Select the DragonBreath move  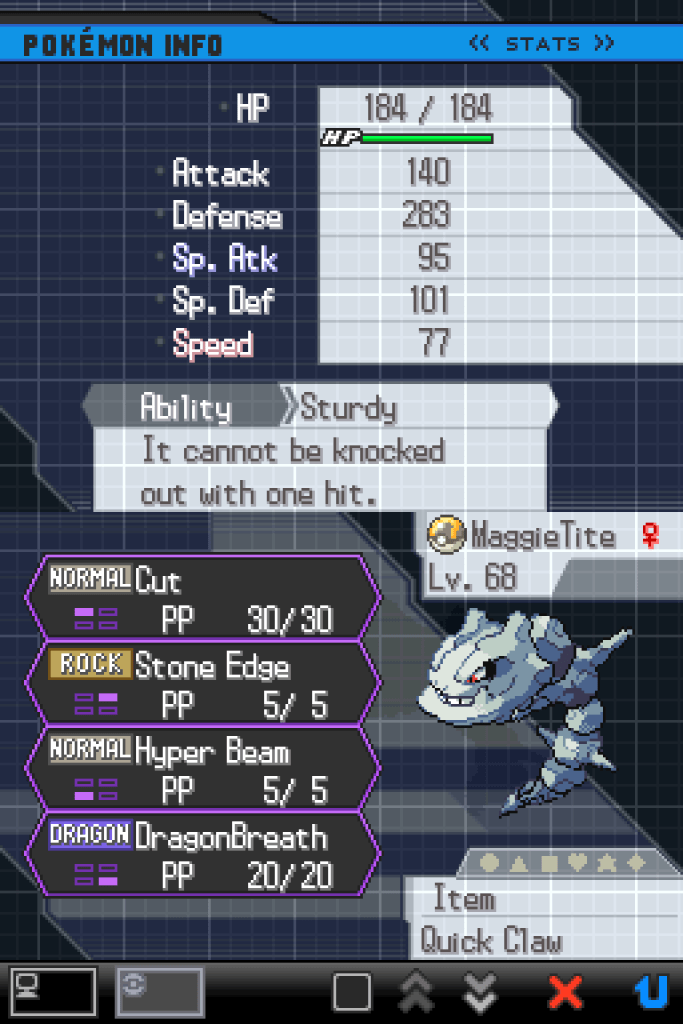point(201,853)
